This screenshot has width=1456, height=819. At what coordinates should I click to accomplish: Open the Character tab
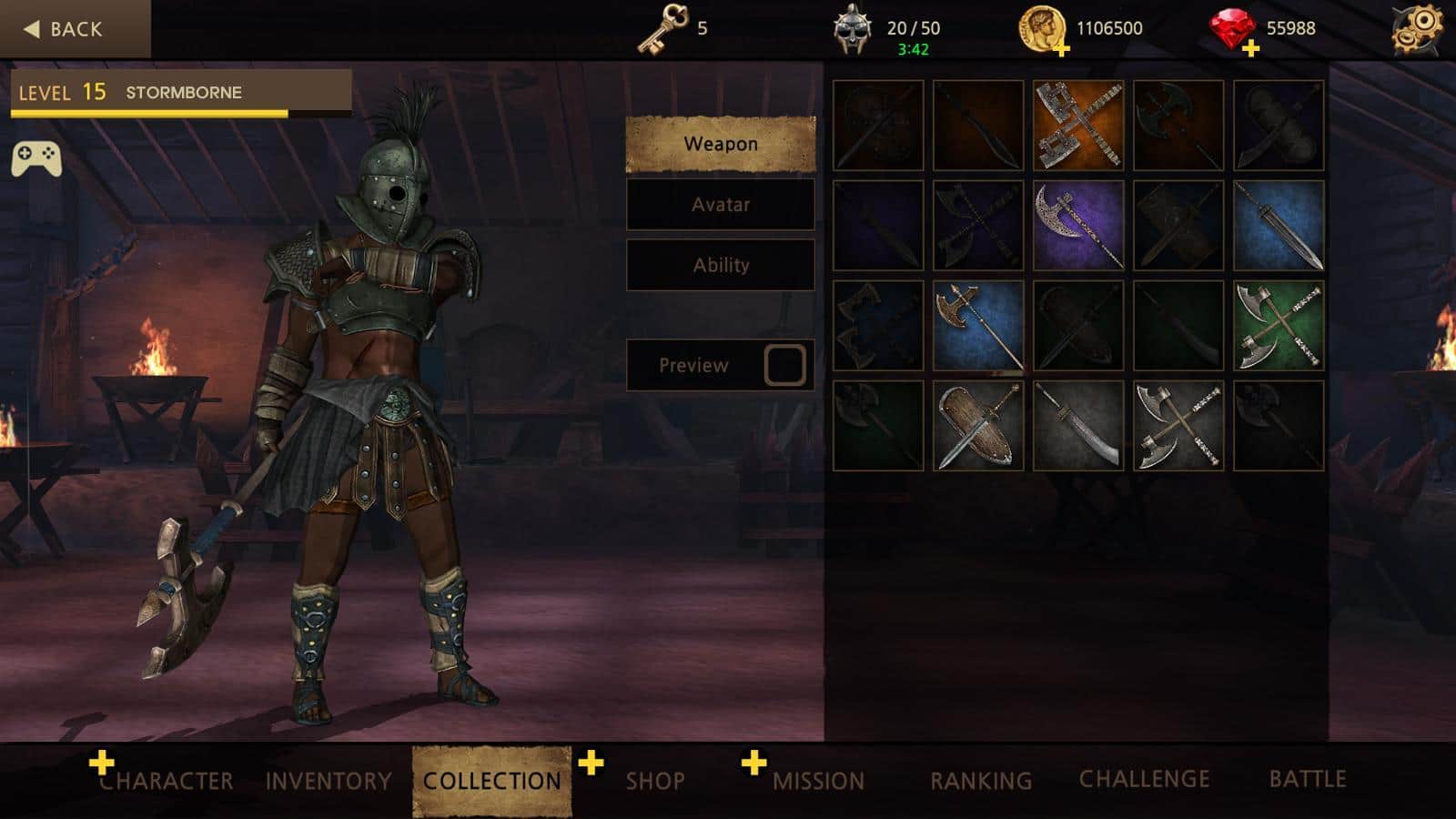[166, 781]
